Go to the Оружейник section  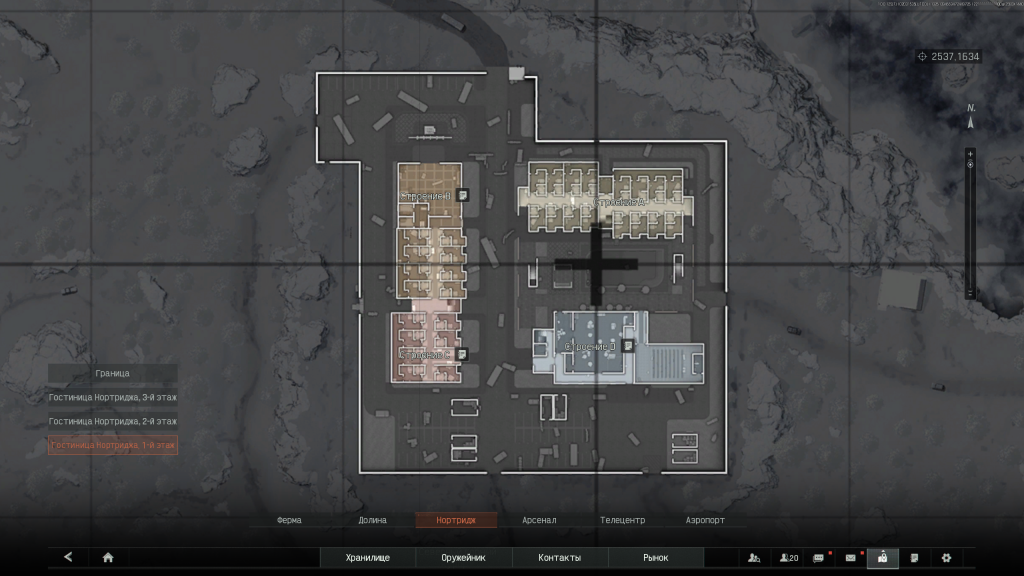point(463,558)
